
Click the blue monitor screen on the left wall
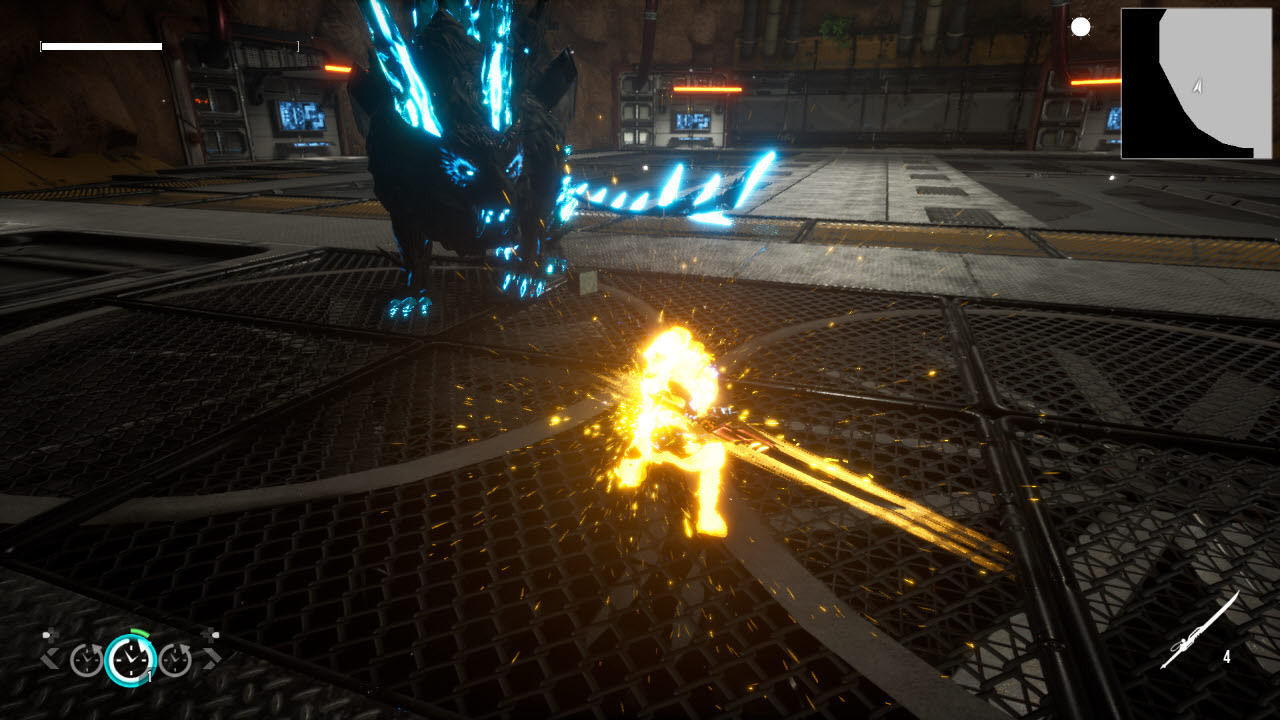[305, 118]
